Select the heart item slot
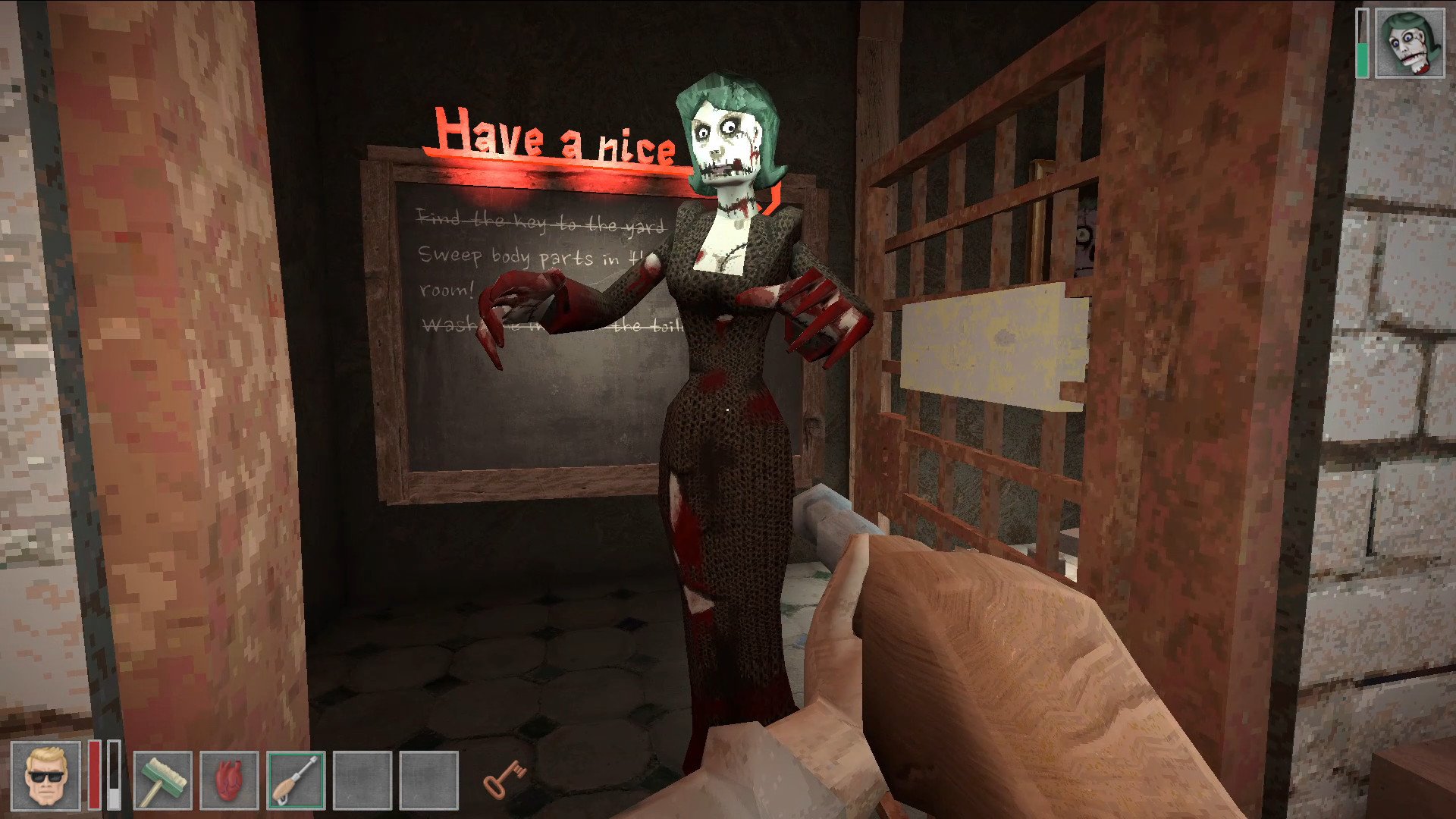 [x=229, y=780]
